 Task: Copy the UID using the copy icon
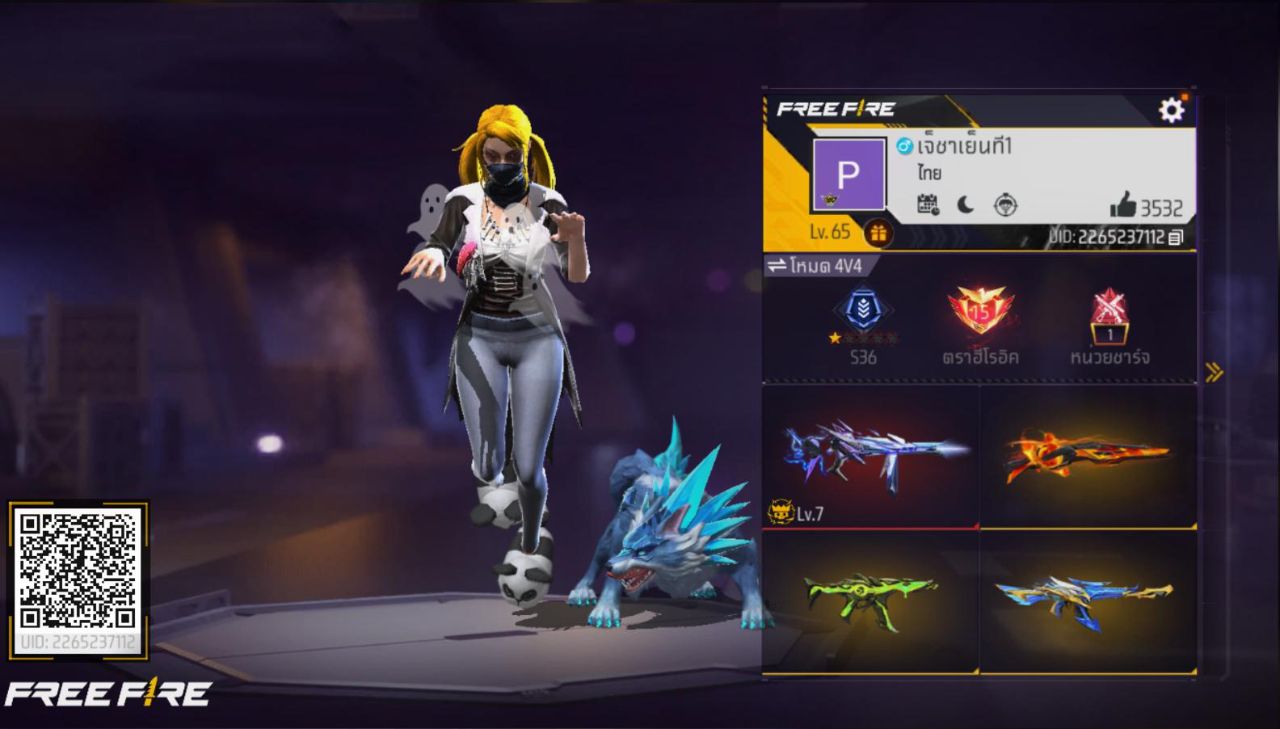1176,236
